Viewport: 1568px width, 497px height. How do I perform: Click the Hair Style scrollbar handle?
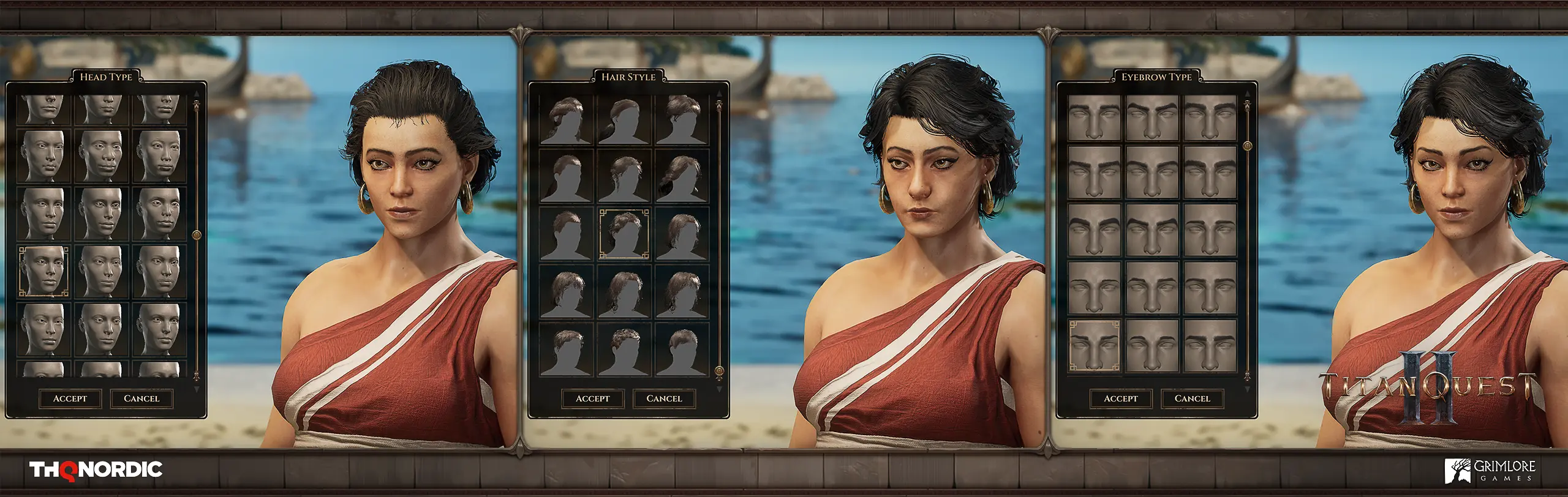719,371
